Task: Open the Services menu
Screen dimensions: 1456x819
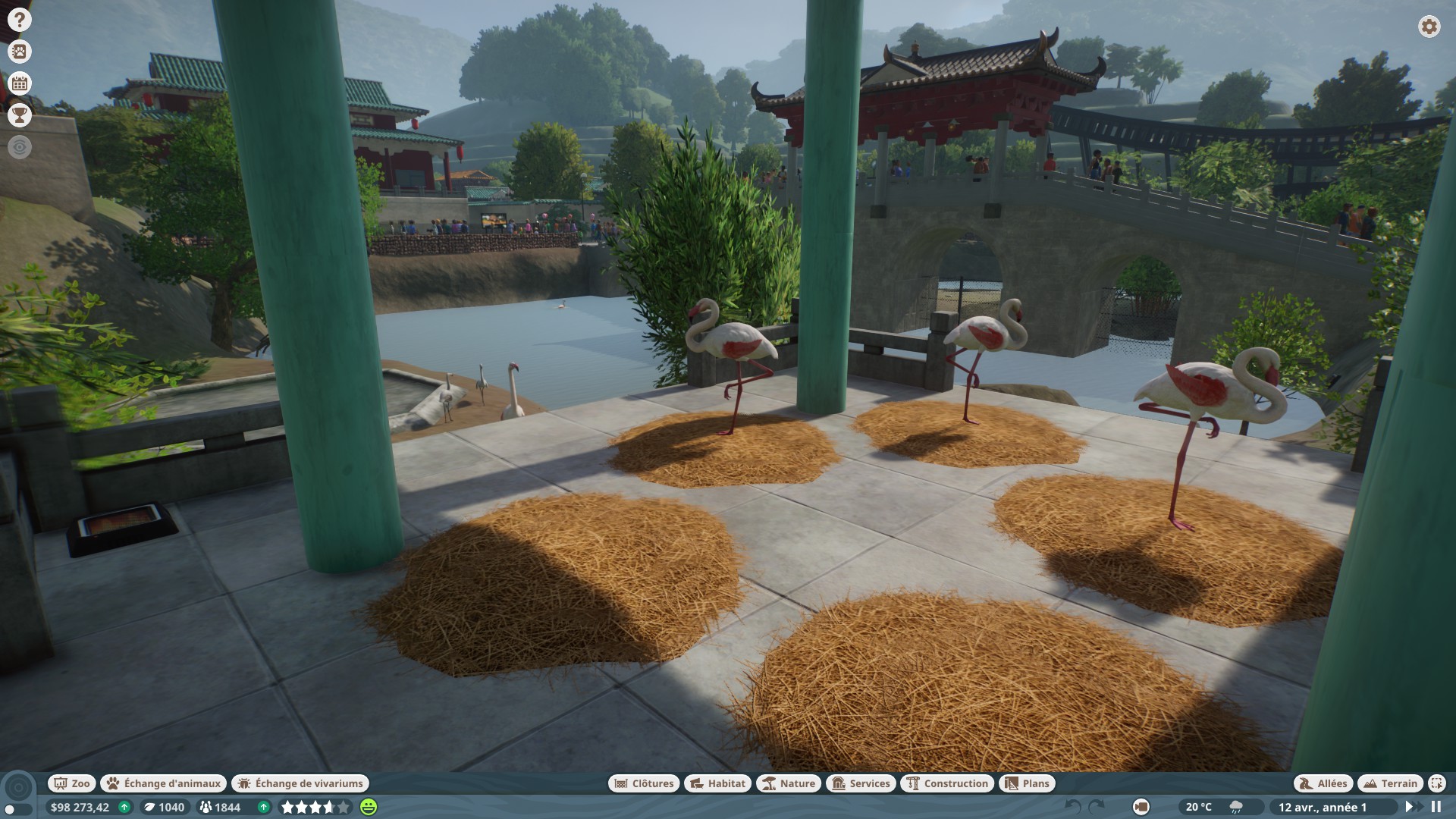Action: pos(861,783)
